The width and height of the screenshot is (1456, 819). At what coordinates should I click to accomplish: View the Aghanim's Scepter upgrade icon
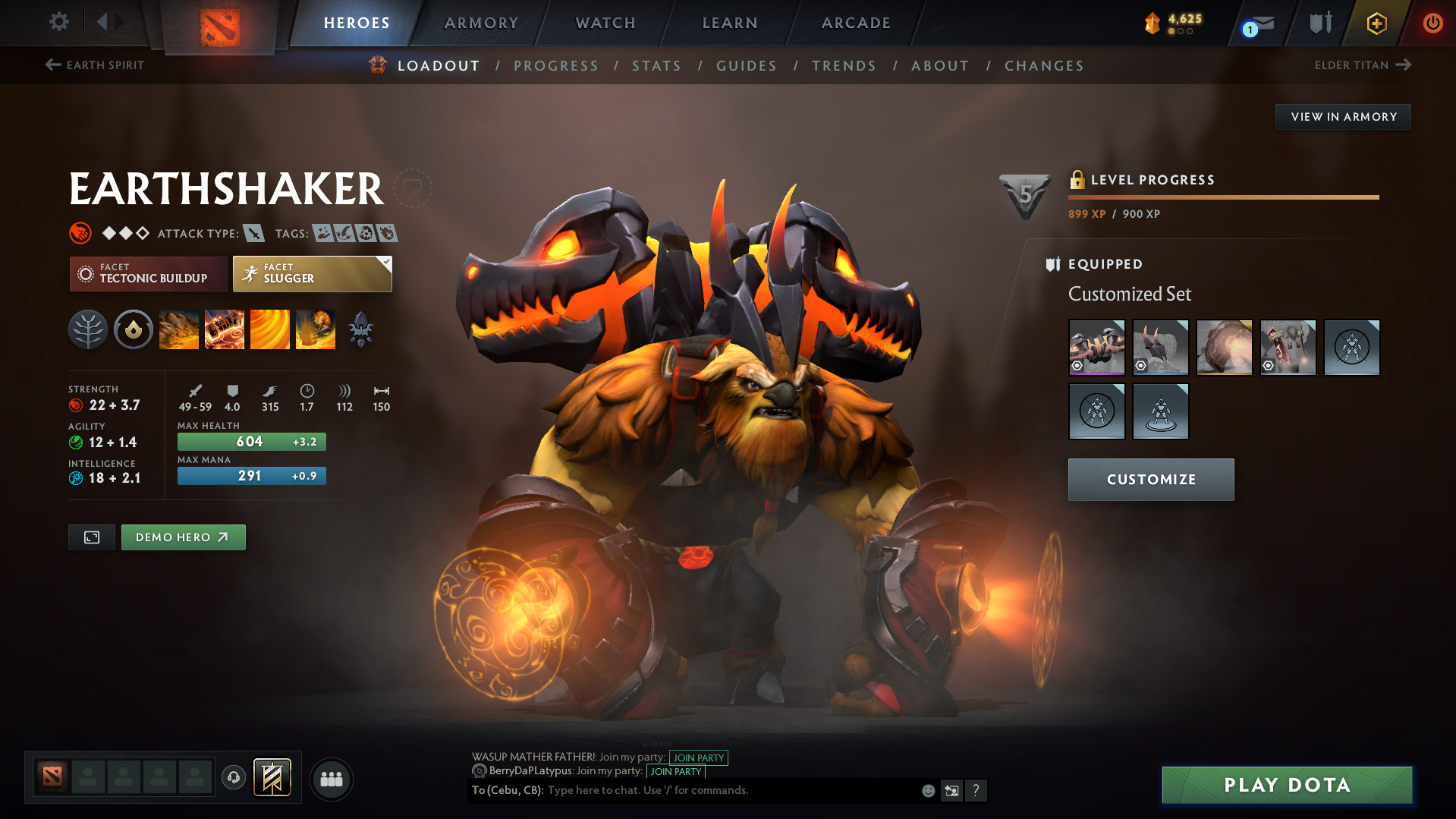360,329
